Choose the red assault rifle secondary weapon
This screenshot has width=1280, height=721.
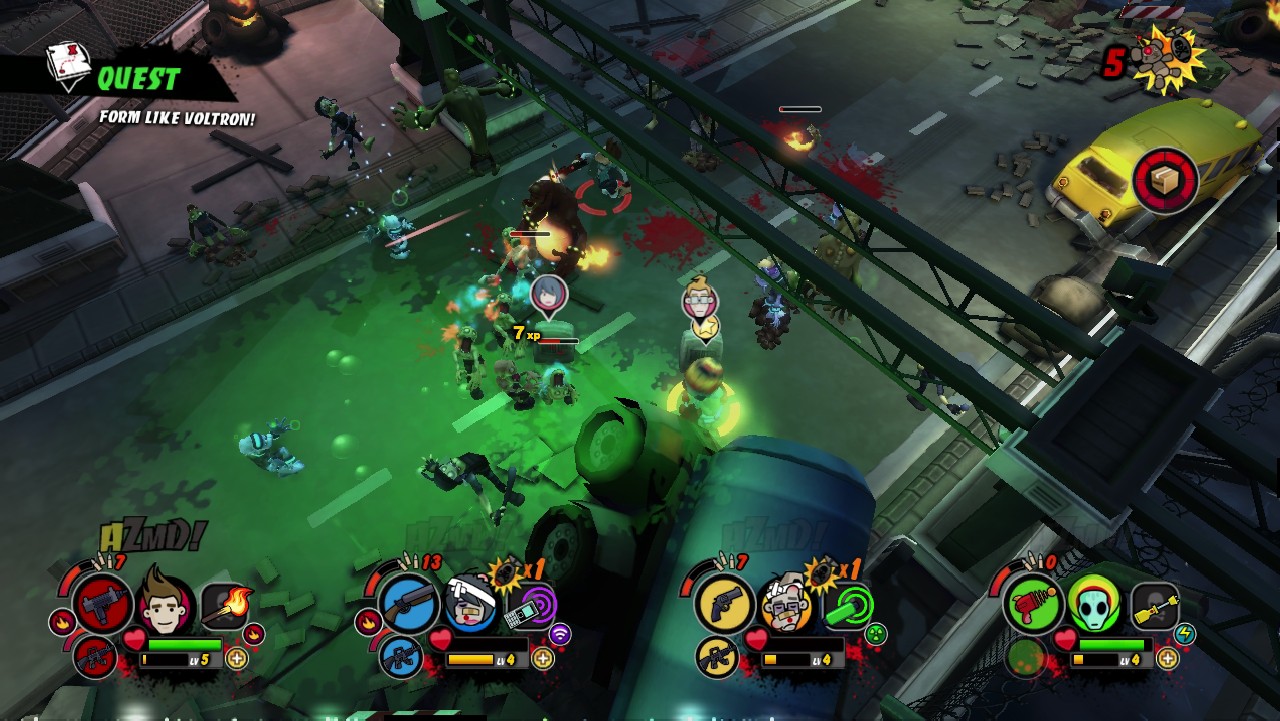[94, 657]
